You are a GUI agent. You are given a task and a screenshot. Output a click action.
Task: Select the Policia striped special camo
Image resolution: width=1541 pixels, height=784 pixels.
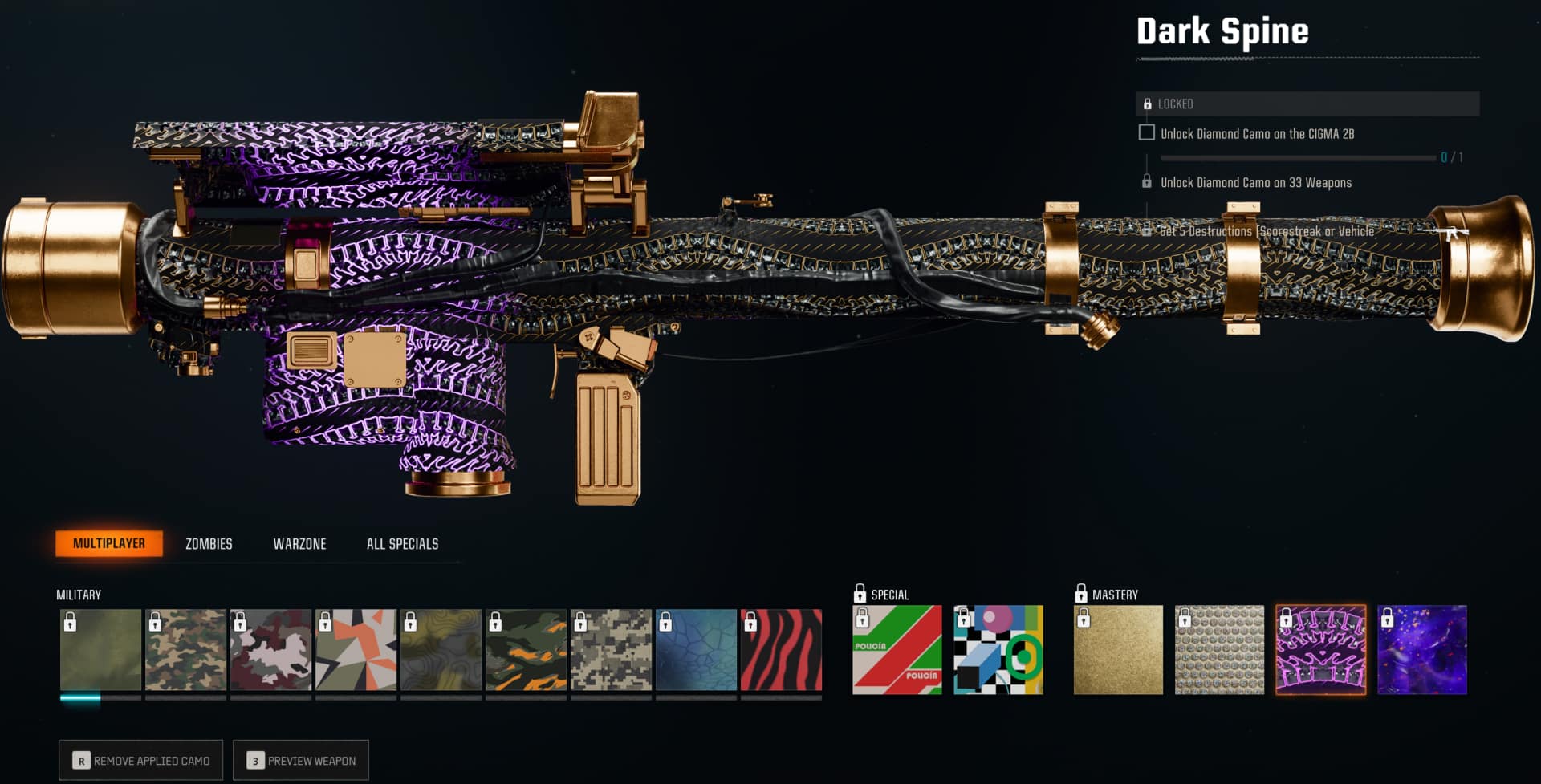coord(897,650)
